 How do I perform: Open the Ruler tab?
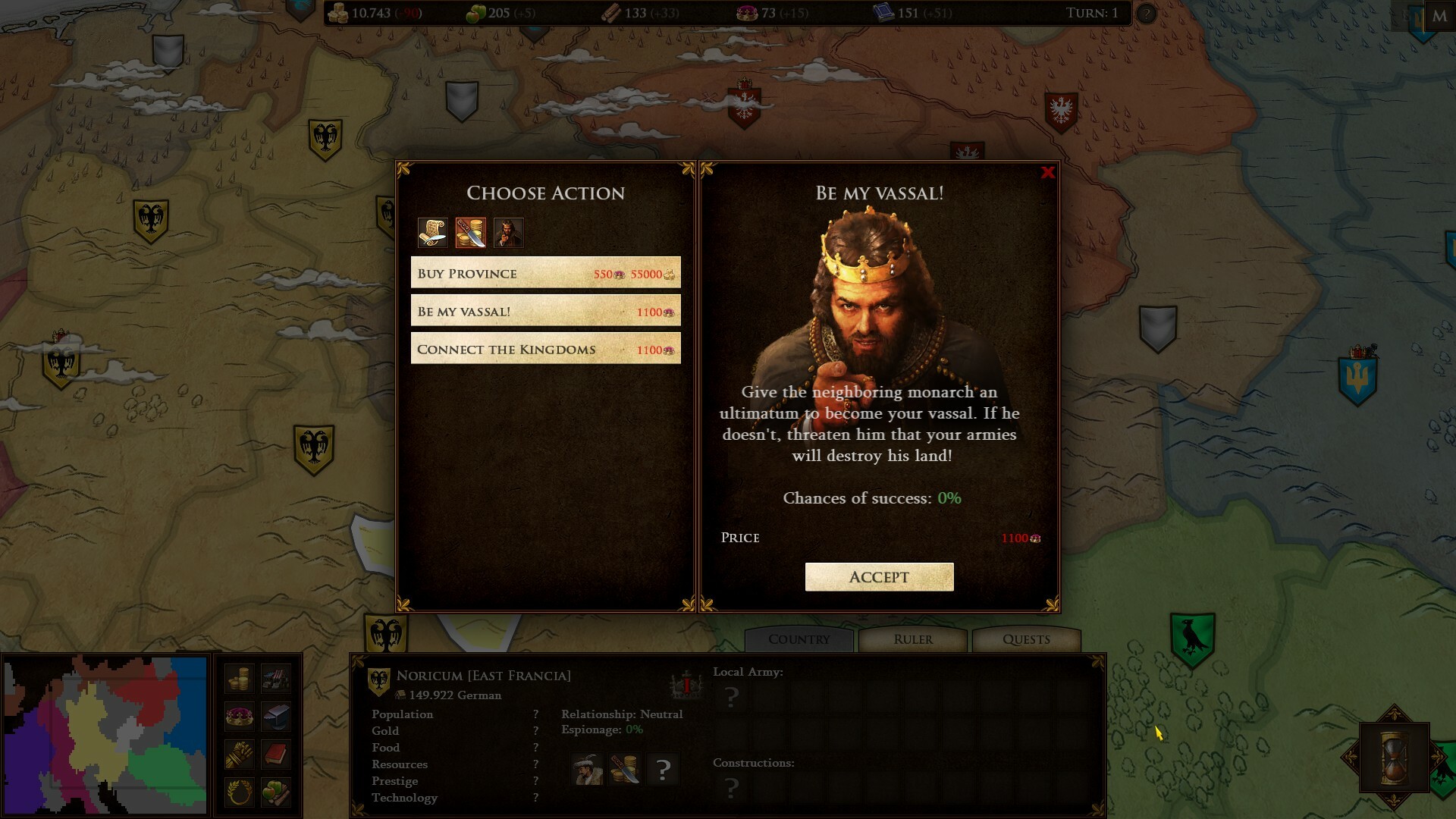tap(913, 639)
